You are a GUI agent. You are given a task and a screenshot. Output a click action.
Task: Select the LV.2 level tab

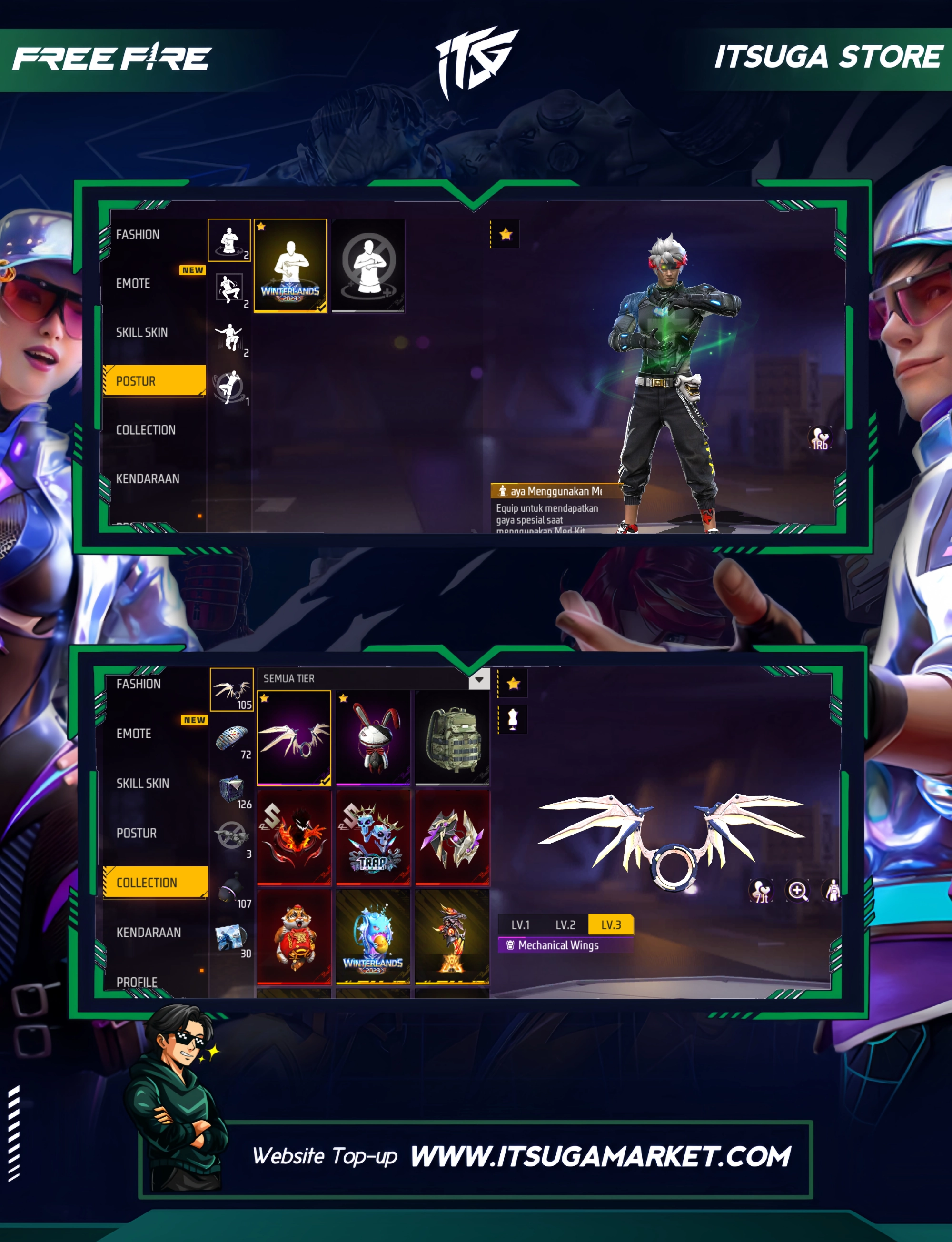tap(565, 924)
